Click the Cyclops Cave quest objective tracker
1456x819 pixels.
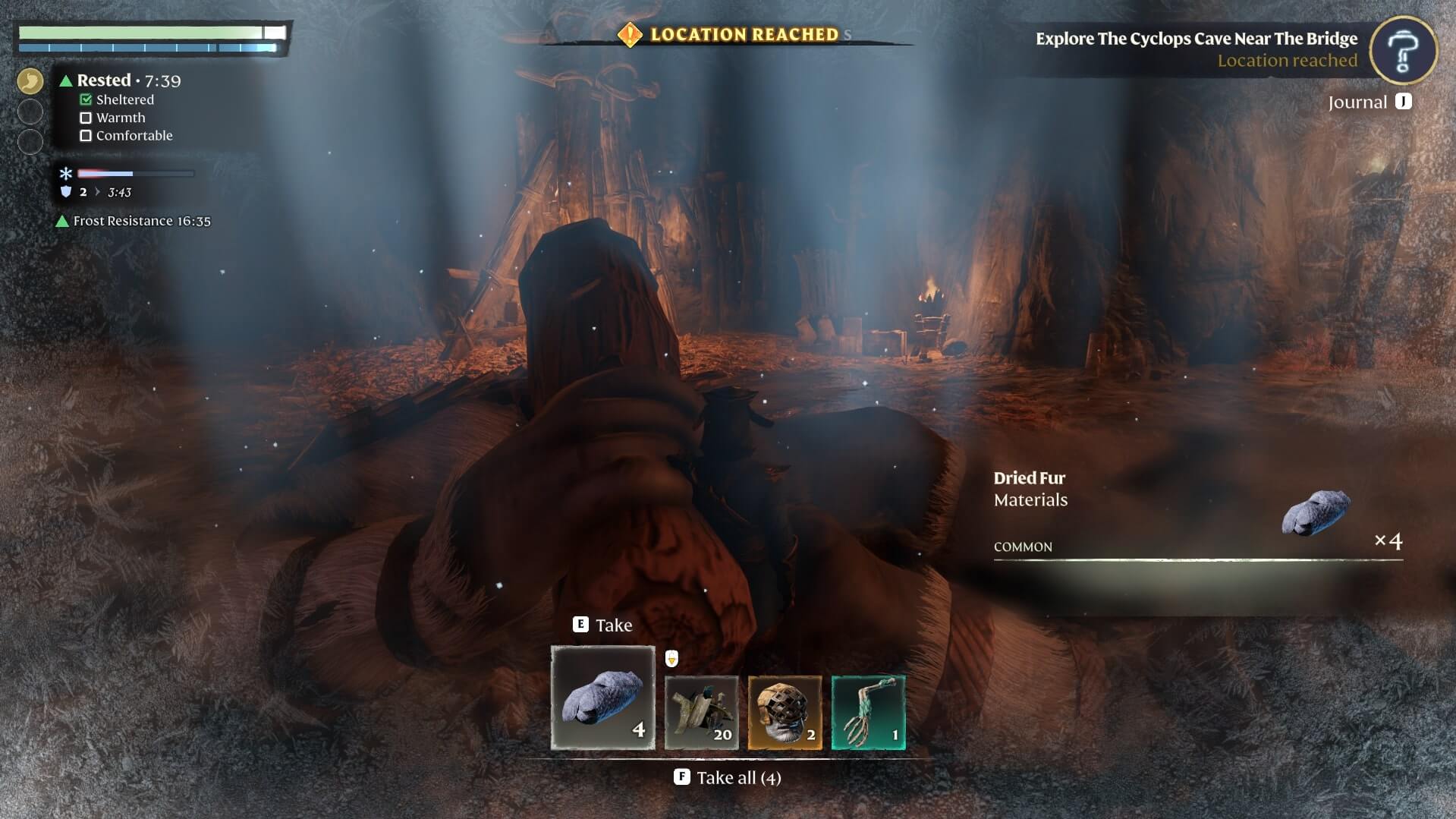(1196, 49)
